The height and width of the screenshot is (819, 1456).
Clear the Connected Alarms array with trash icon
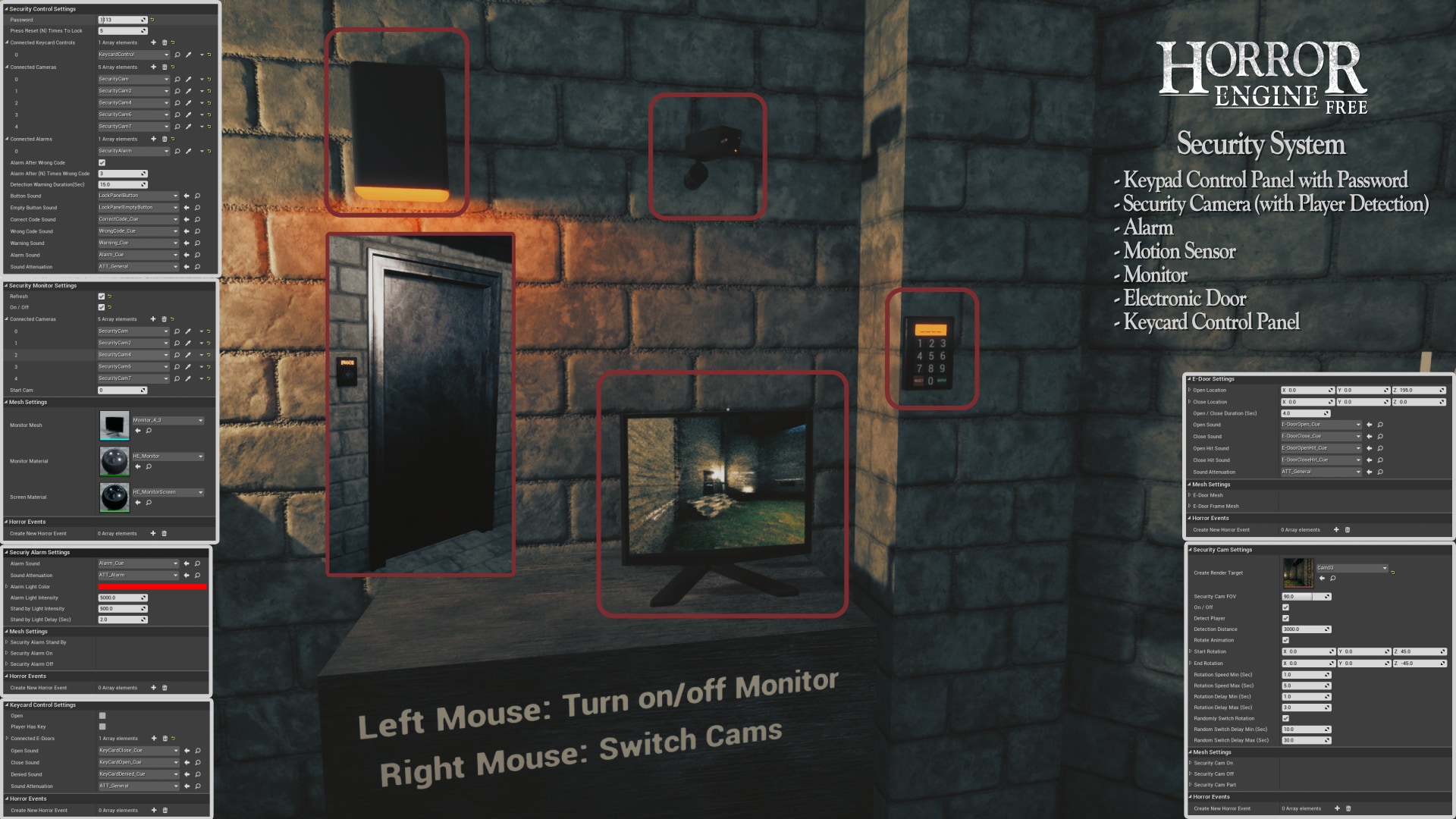(x=165, y=139)
